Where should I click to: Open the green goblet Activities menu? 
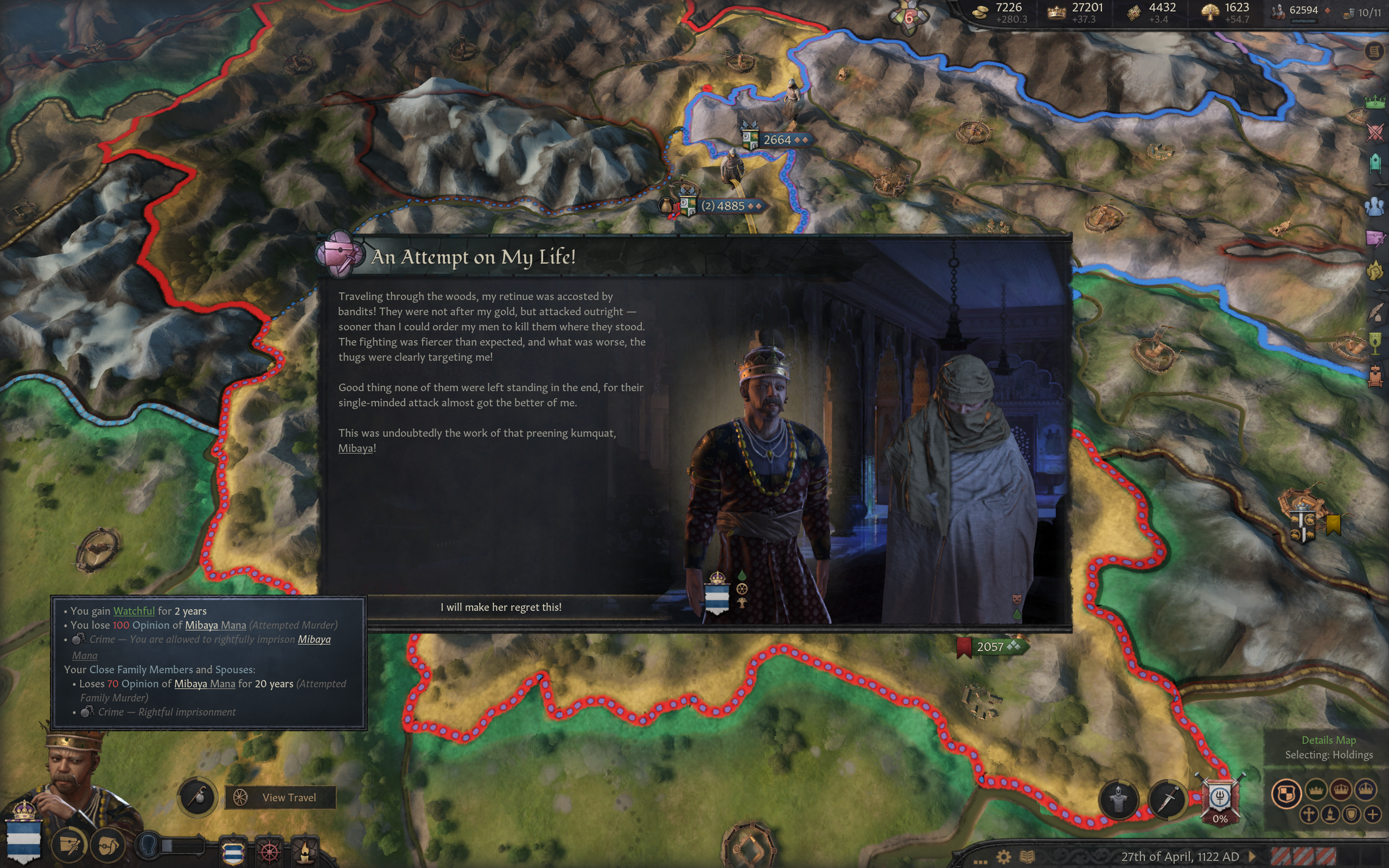[1375, 343]
